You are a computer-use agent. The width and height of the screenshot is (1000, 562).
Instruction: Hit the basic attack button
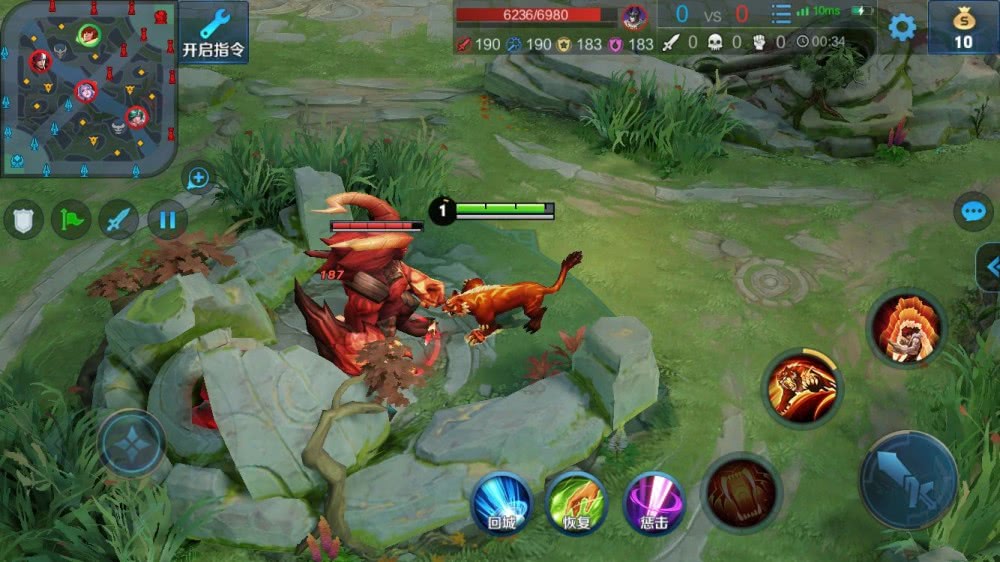tap(908, 480)
